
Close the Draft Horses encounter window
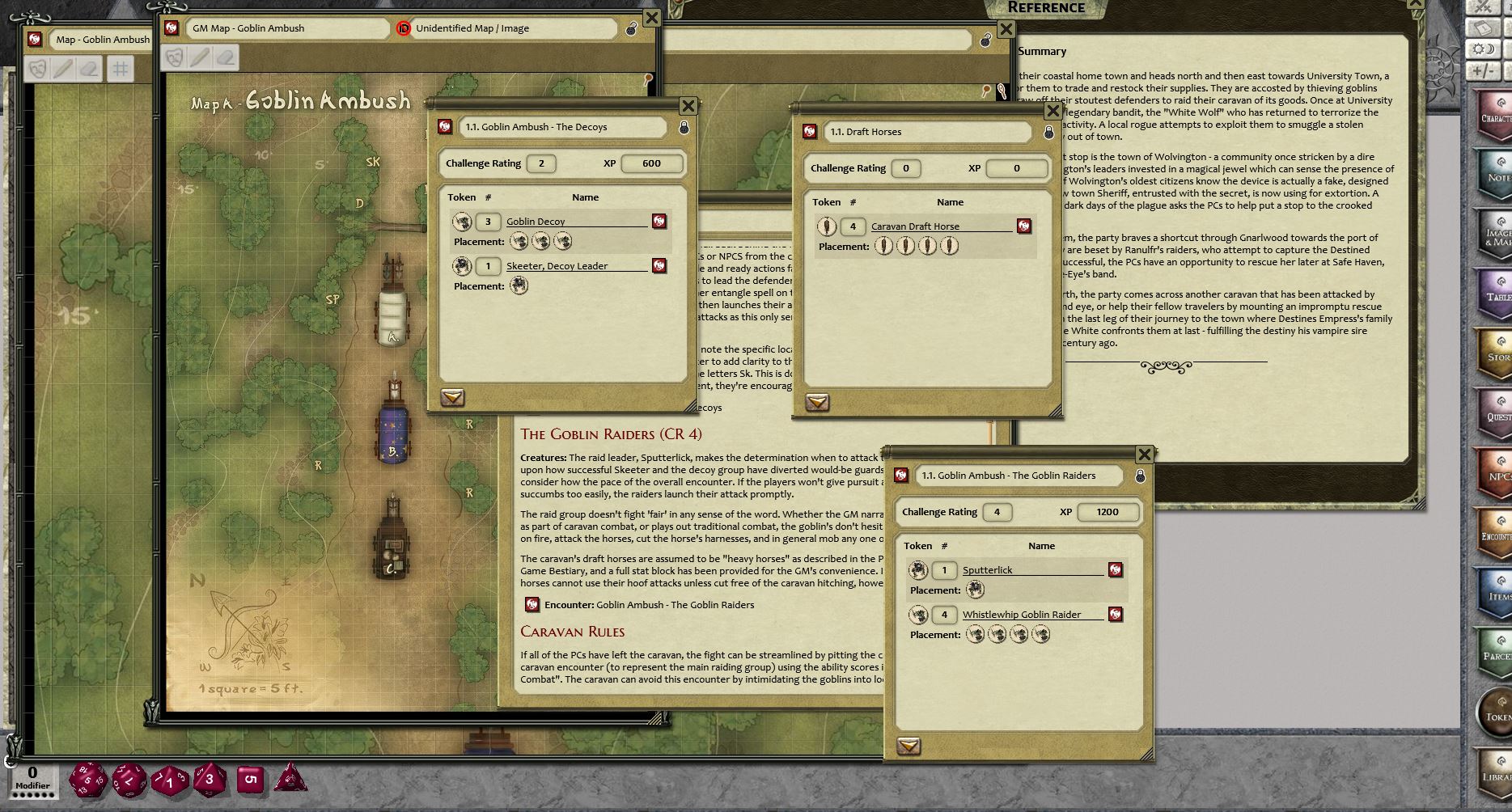tap(1052, 111)
